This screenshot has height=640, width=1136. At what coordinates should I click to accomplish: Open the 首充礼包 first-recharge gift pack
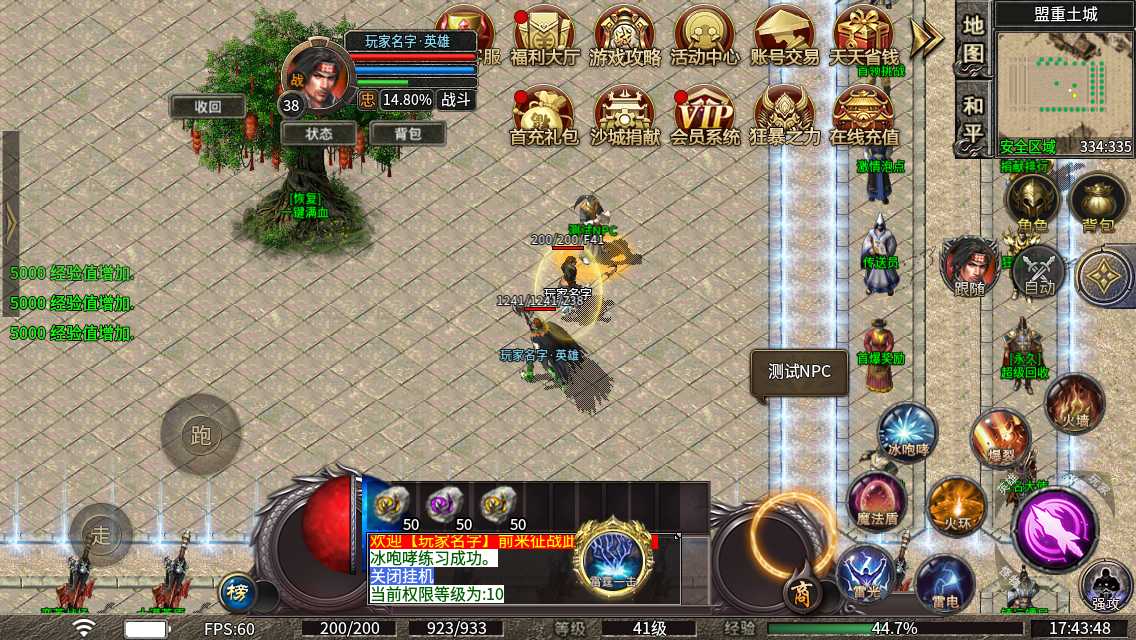545,116
